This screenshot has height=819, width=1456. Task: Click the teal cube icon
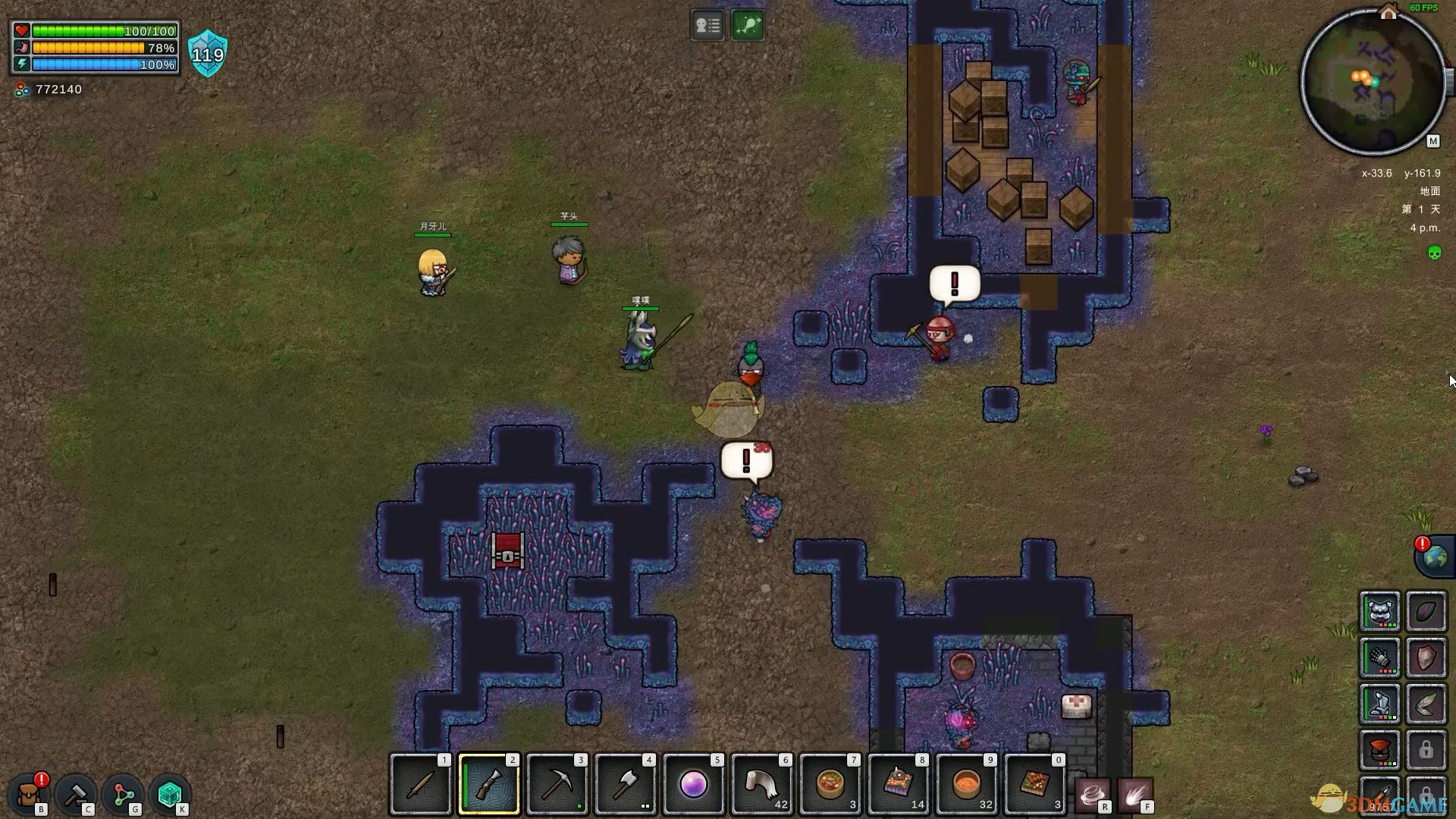tap(170, 794)
